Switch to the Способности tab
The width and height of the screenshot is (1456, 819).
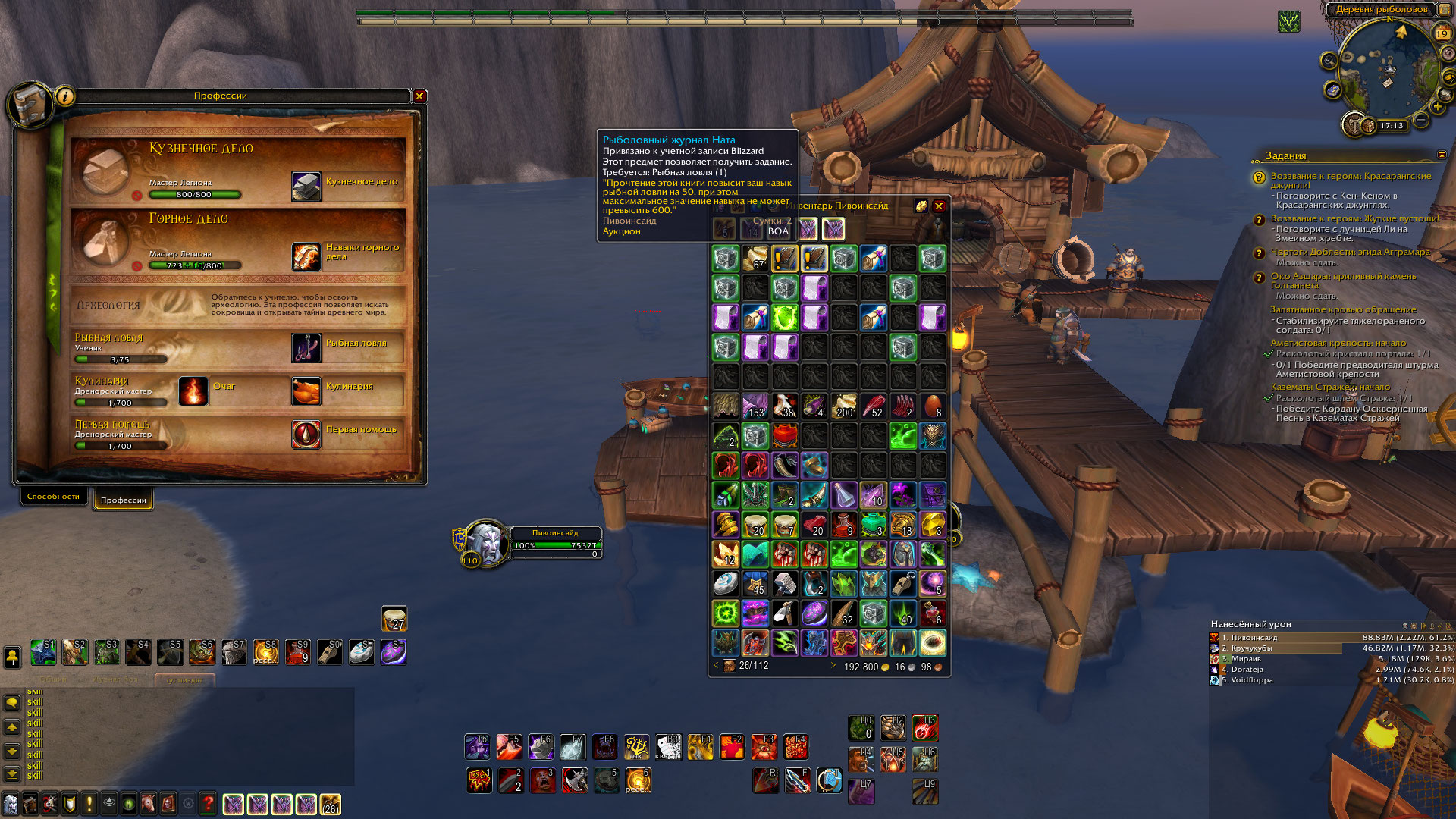pos(53,497)
